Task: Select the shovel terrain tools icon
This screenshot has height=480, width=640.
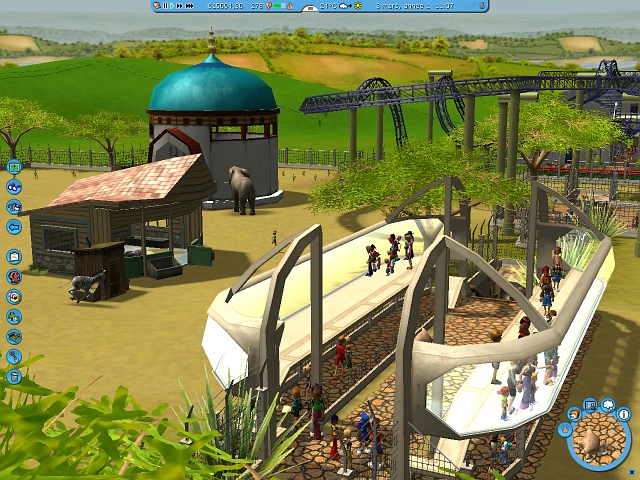Action: pyautogui.click(x=14, y=356)
